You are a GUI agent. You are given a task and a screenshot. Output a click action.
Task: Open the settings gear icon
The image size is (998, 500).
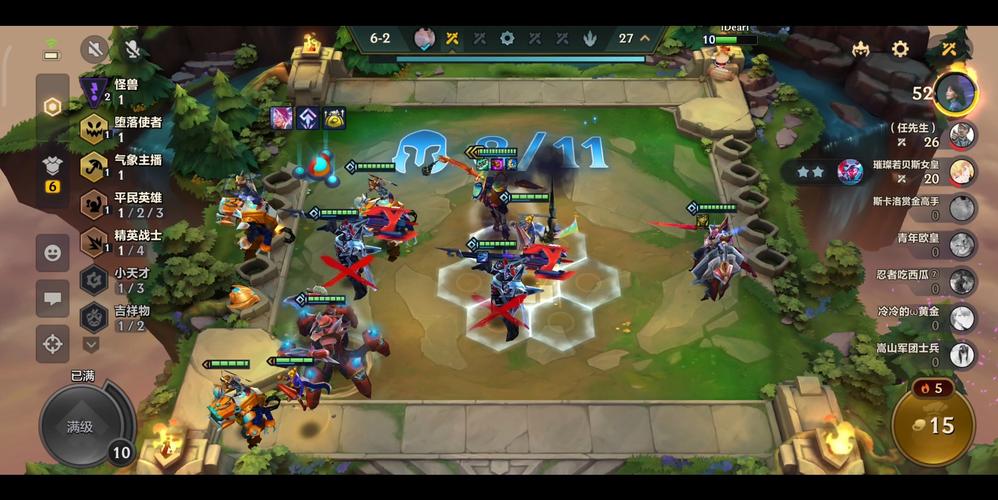(900, 48)
